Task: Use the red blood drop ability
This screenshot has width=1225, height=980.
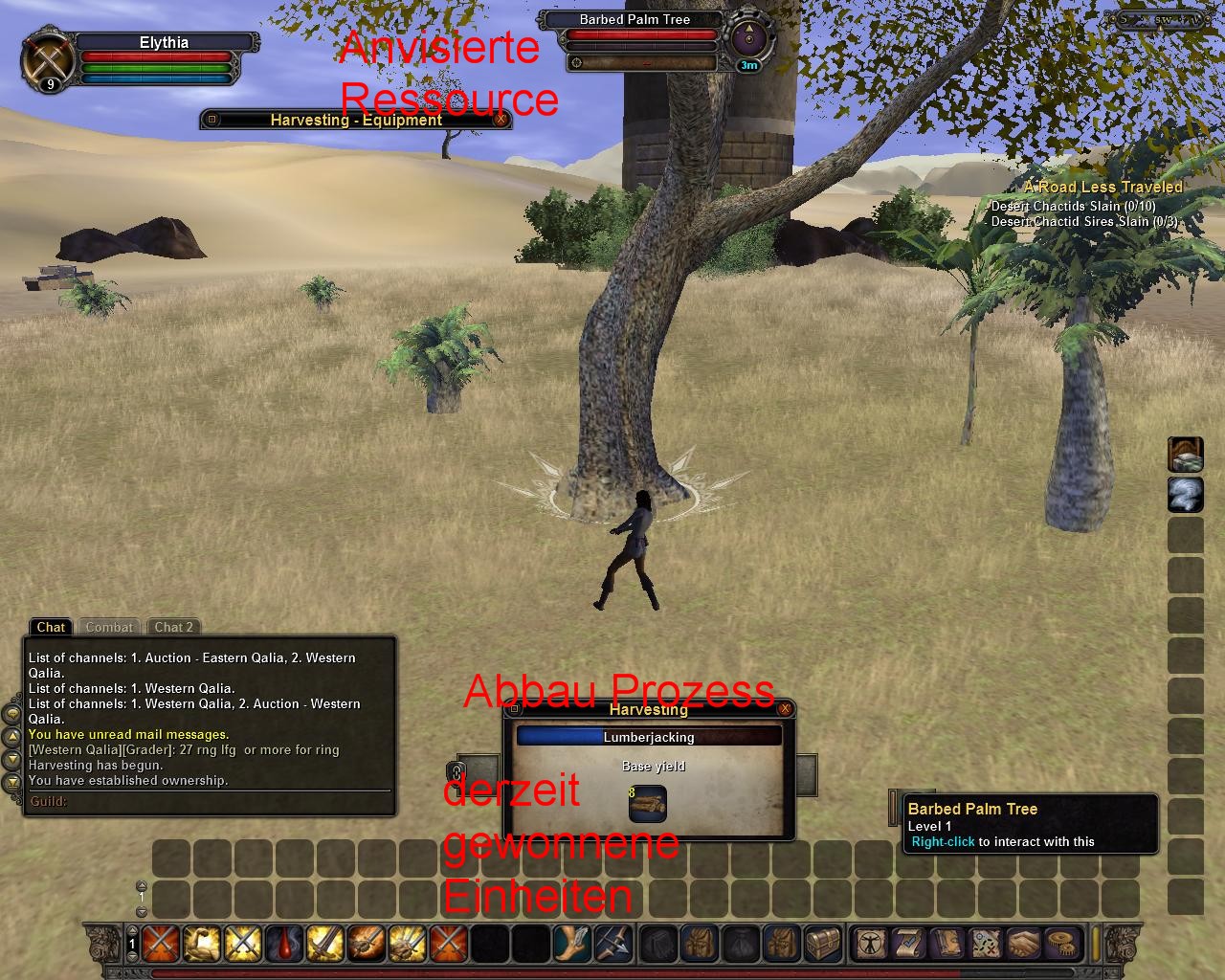Action: click(x=284, y=944)
